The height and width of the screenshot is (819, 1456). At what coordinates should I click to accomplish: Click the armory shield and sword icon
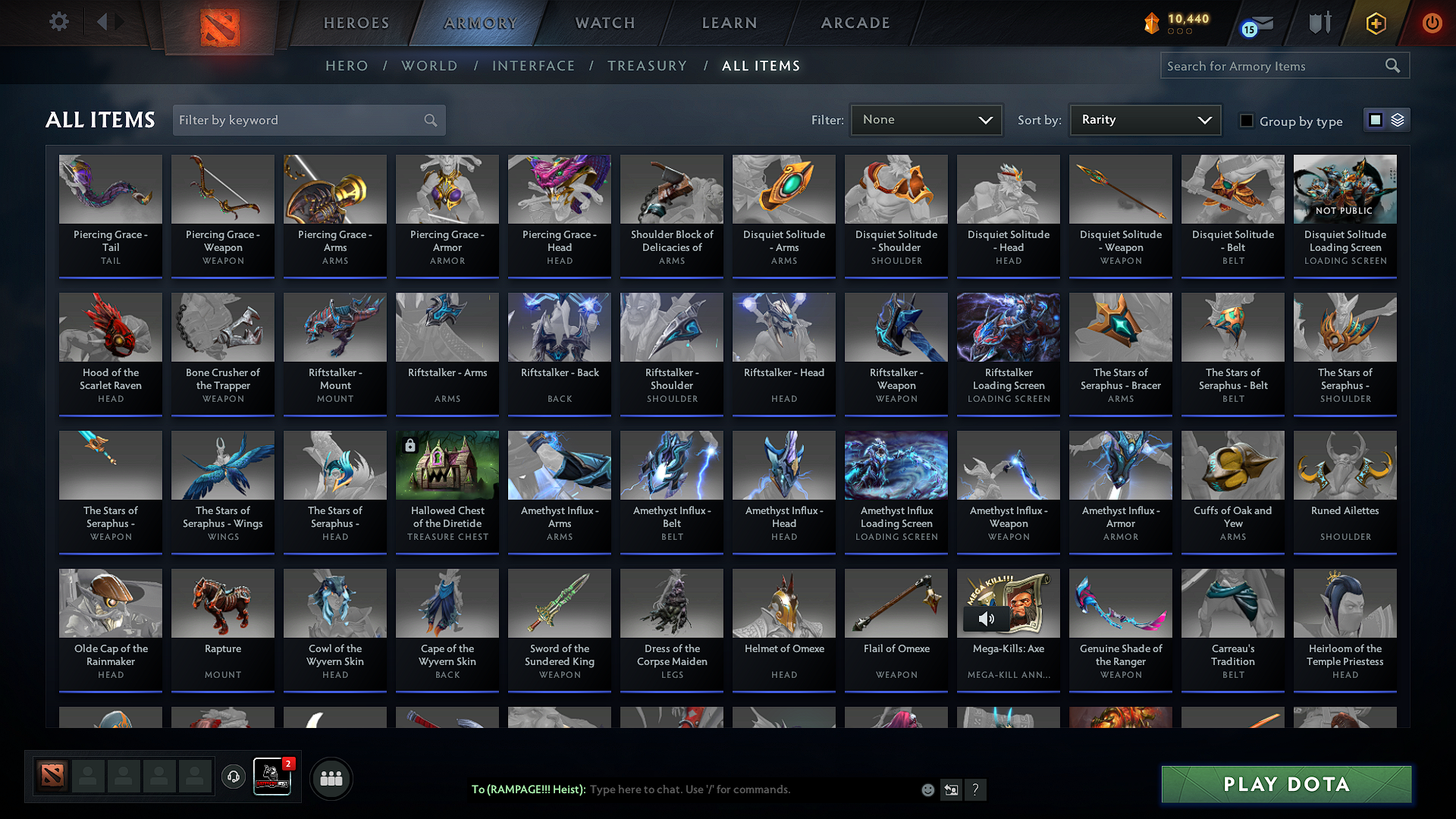(1319, 23)
